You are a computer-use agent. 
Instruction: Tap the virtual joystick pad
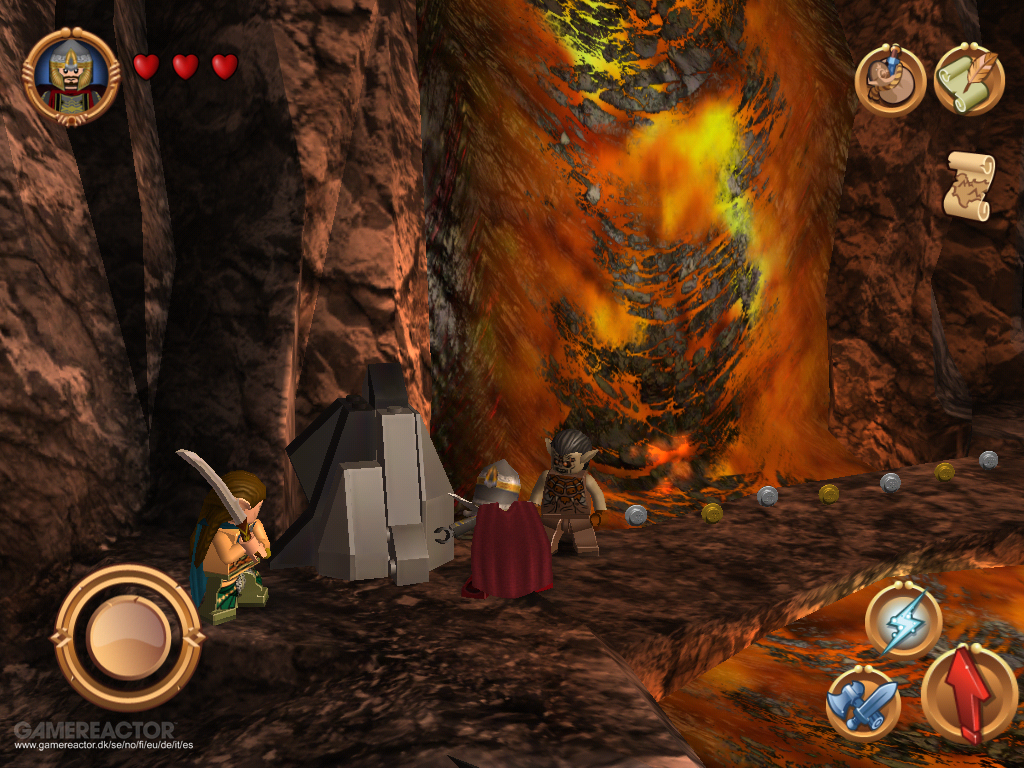click(127, 637)
